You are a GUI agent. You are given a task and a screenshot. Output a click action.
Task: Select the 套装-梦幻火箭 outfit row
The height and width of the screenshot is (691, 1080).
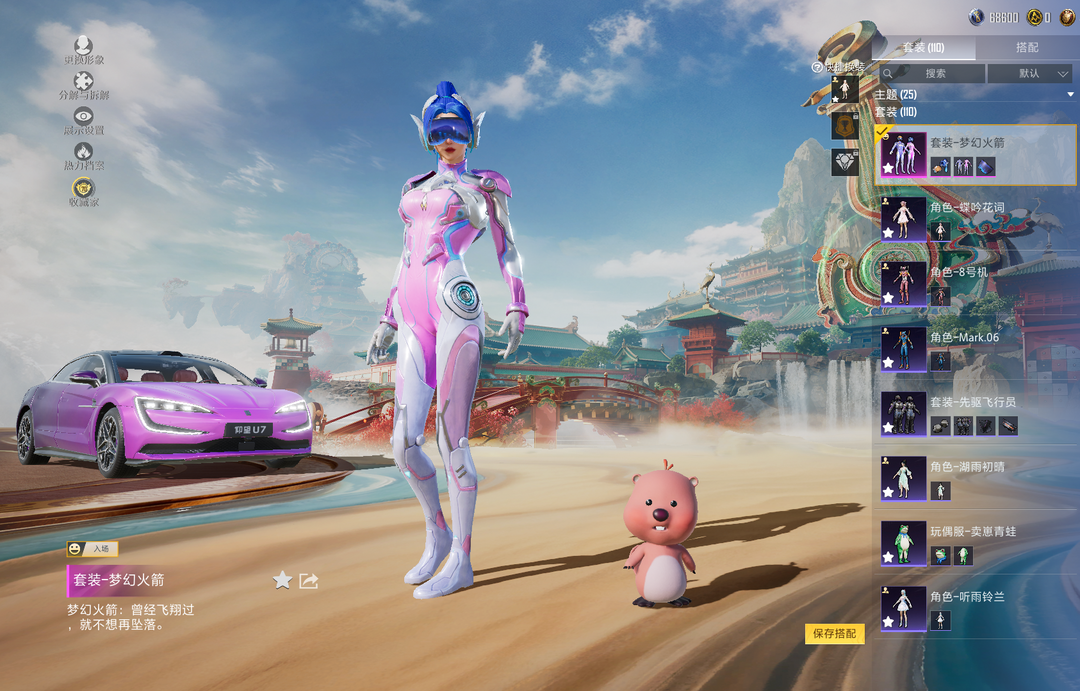coord(976,155)
